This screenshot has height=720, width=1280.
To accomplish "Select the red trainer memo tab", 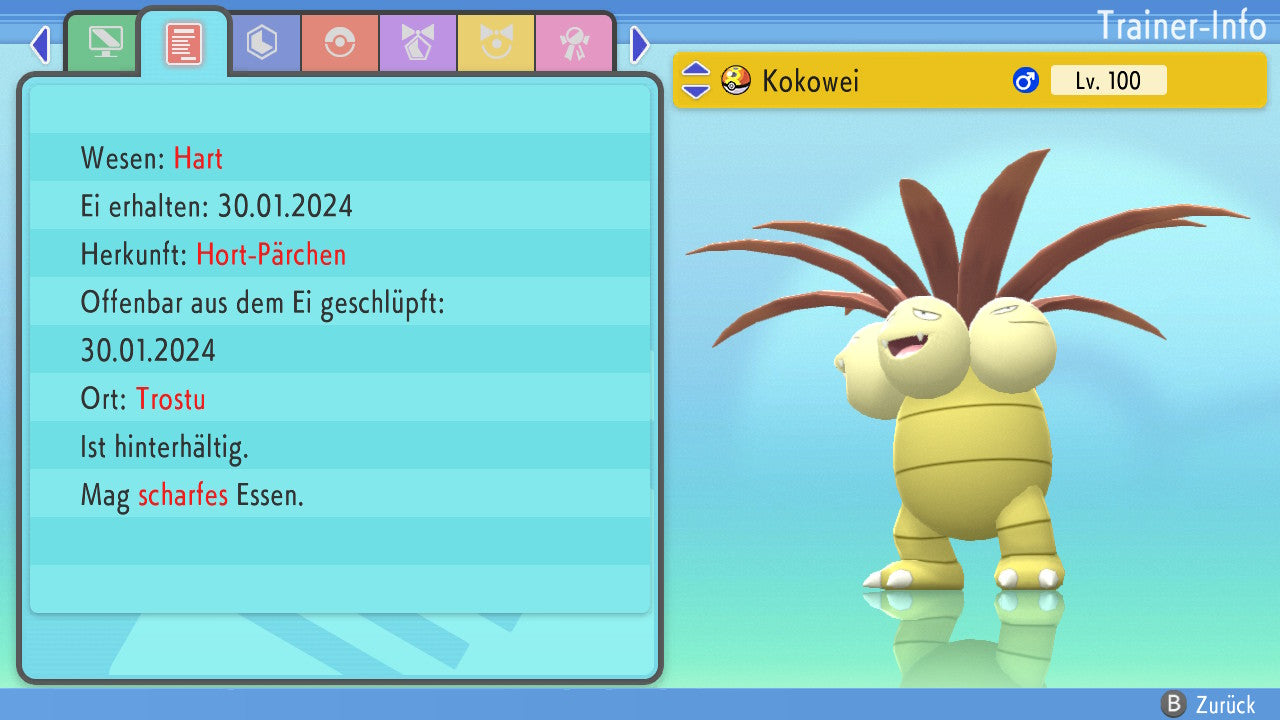I will pos(183,42).
